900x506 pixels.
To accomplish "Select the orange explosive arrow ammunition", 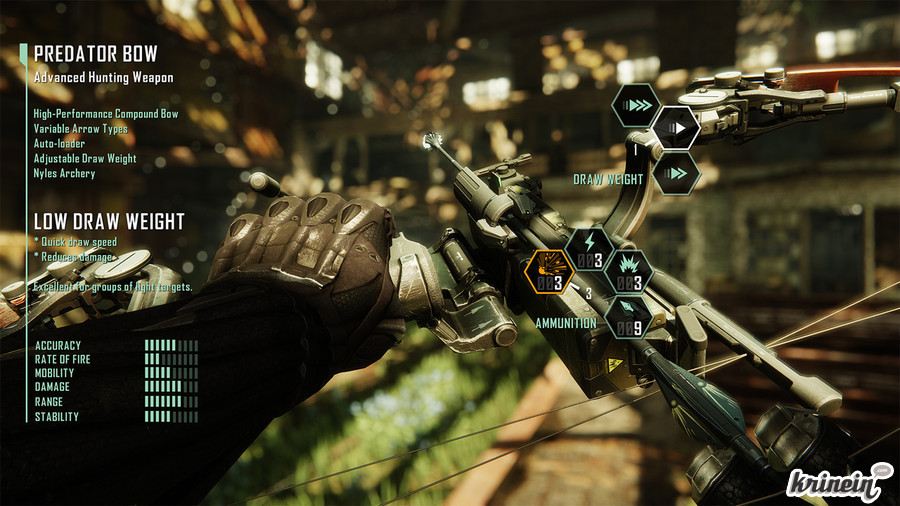I will [x=548, y=273].
